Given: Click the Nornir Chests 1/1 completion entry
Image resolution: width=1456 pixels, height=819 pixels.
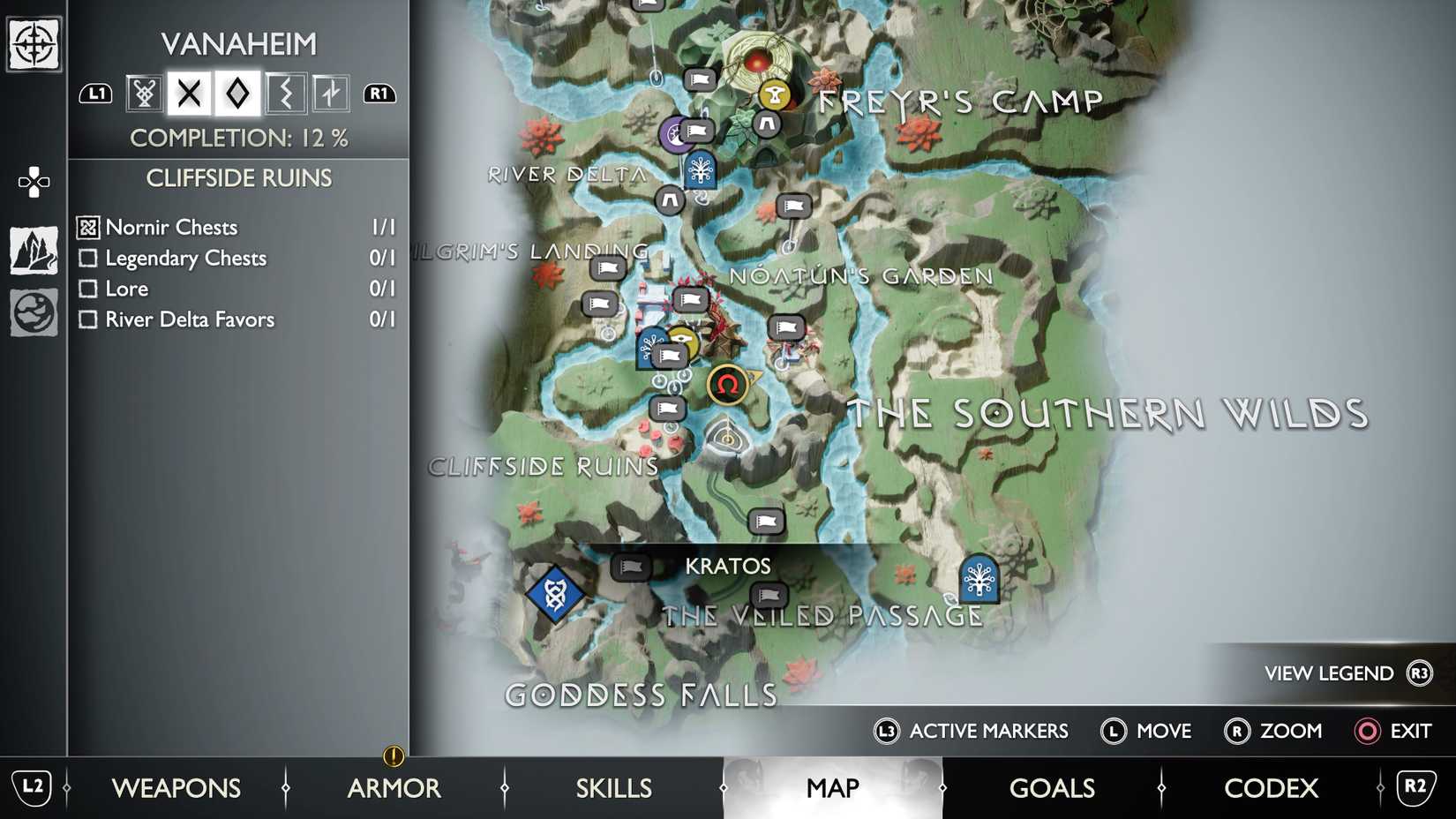Looking at the screenshot, I should pos(171,227).
